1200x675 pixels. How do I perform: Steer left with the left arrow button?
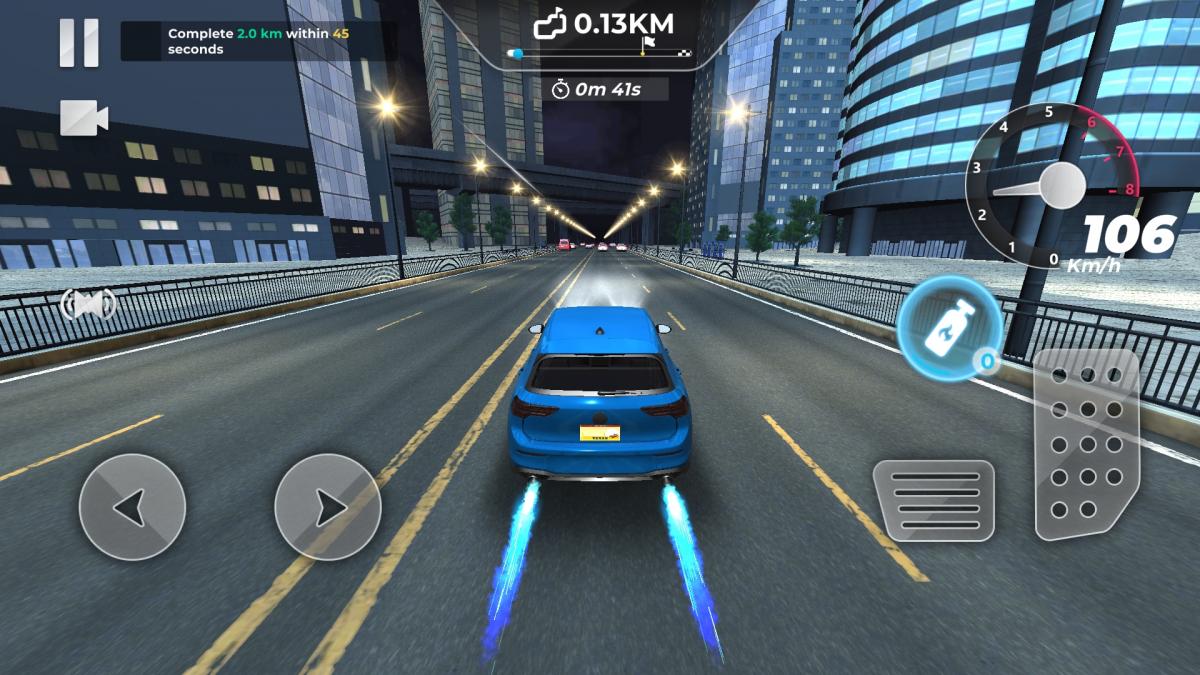(x=132, y=507)
